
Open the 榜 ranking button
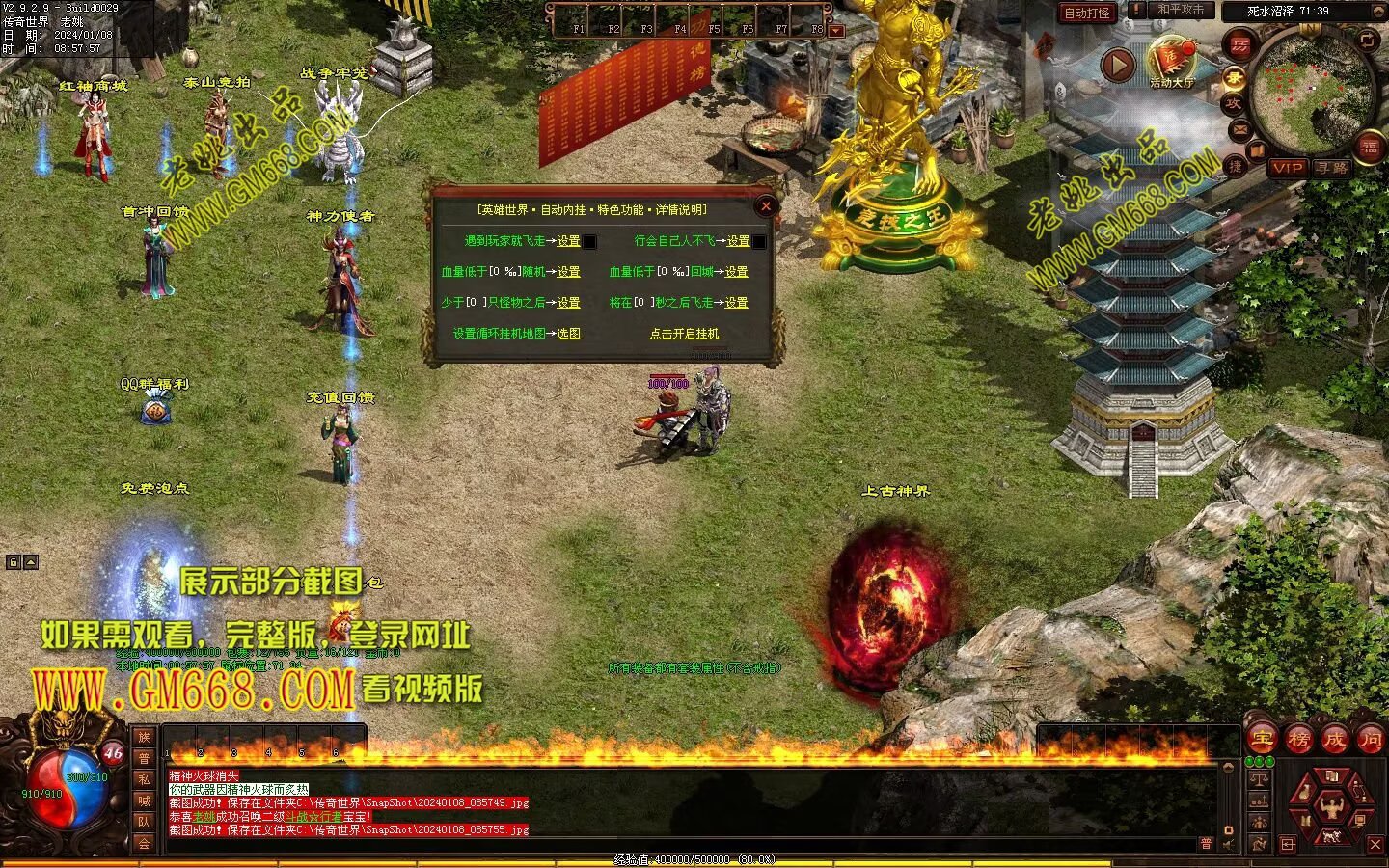[x=1298, y=740]
